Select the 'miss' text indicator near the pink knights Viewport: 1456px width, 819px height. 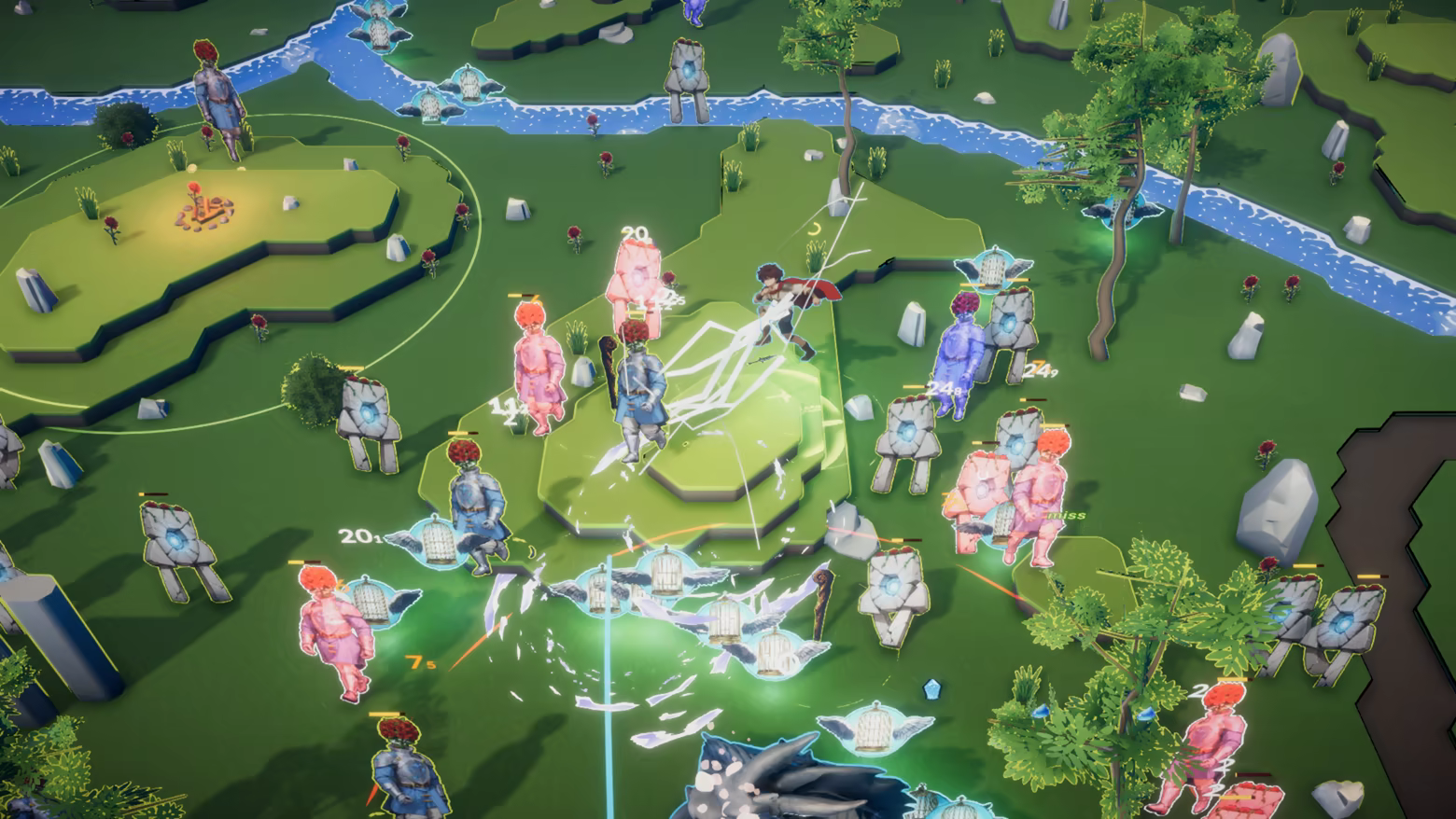[1064, 512]
